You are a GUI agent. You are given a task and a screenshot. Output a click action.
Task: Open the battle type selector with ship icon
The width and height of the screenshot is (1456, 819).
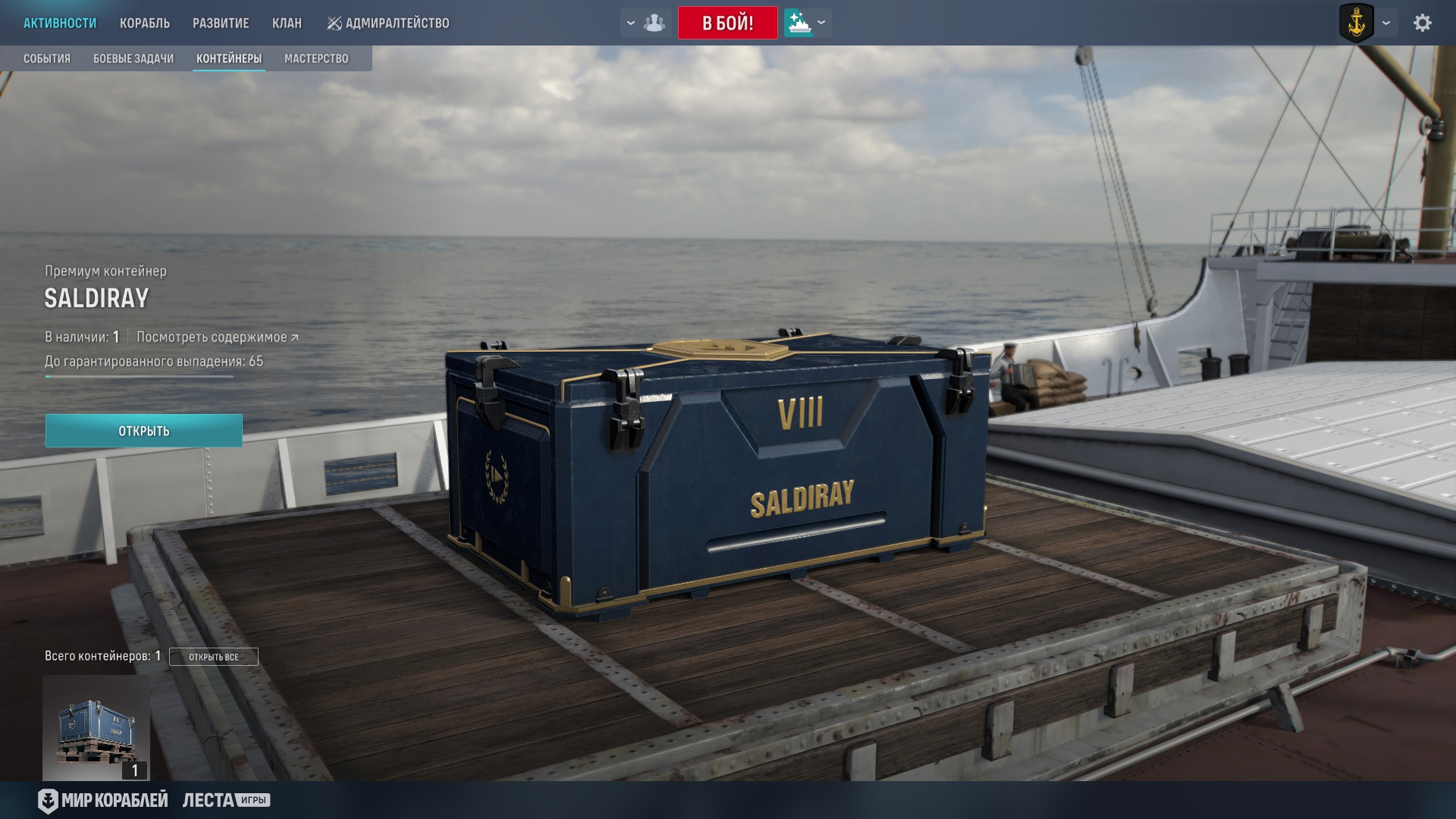pos(807,24)
